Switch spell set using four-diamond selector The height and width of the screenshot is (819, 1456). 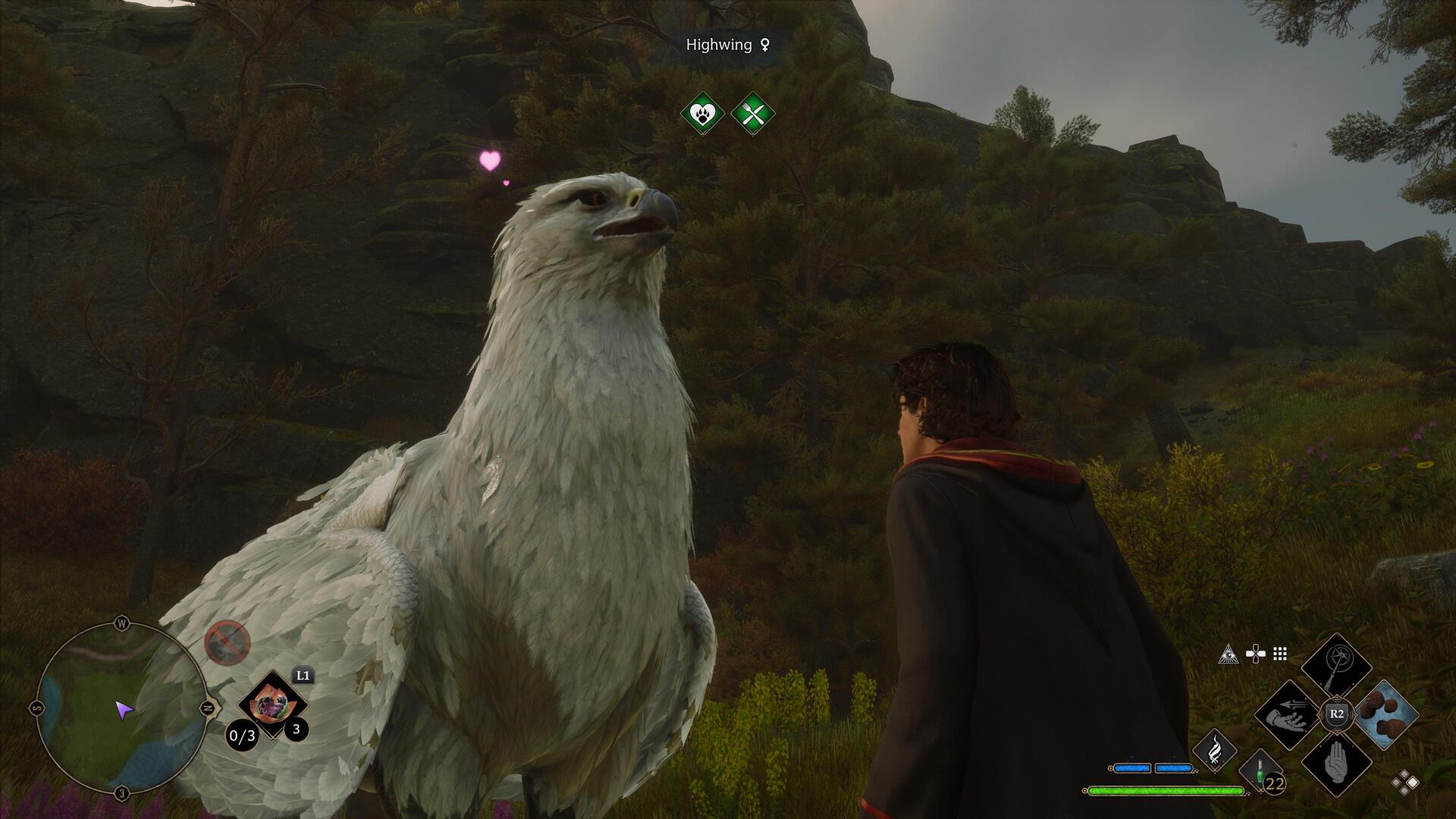[x=1404, y=783]
